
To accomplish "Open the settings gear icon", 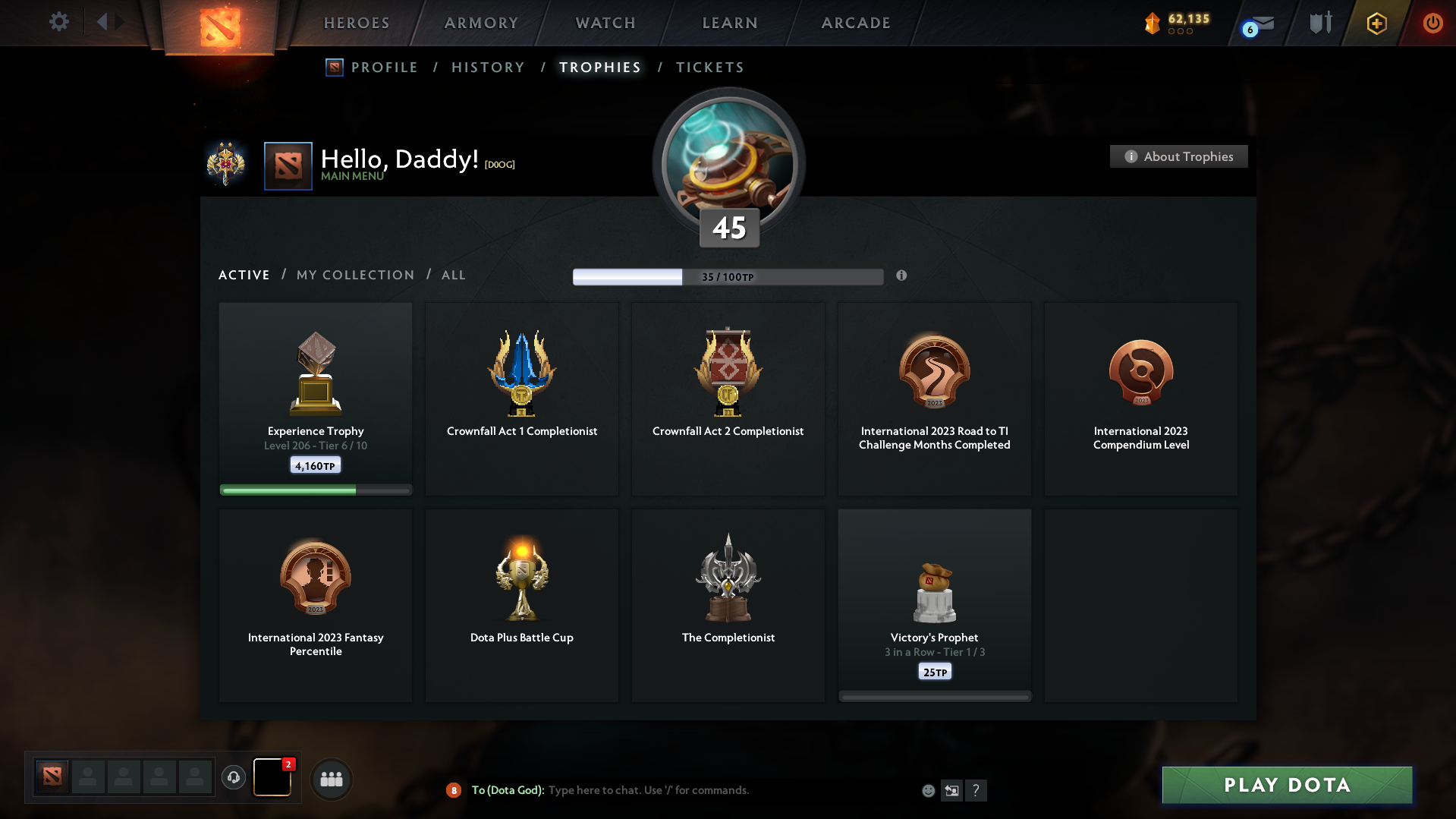I will [58, 22].
